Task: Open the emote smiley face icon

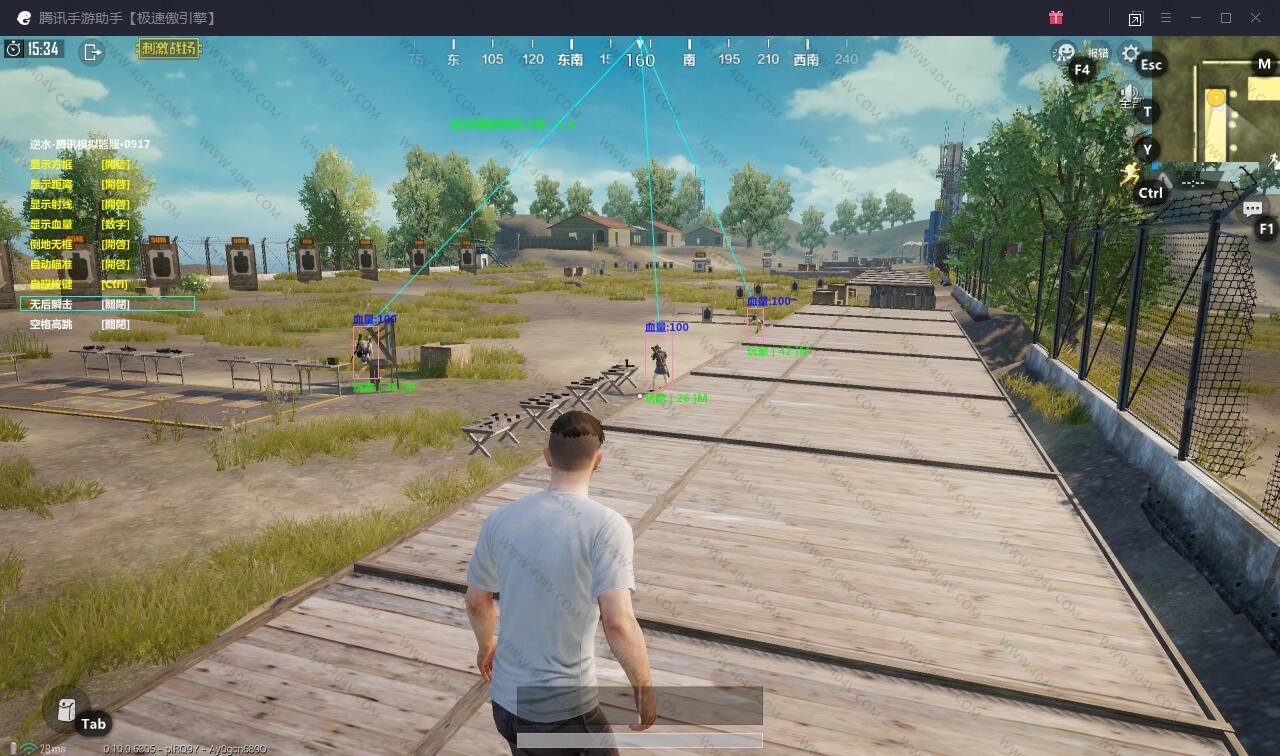Action: tap(1066, 52)
